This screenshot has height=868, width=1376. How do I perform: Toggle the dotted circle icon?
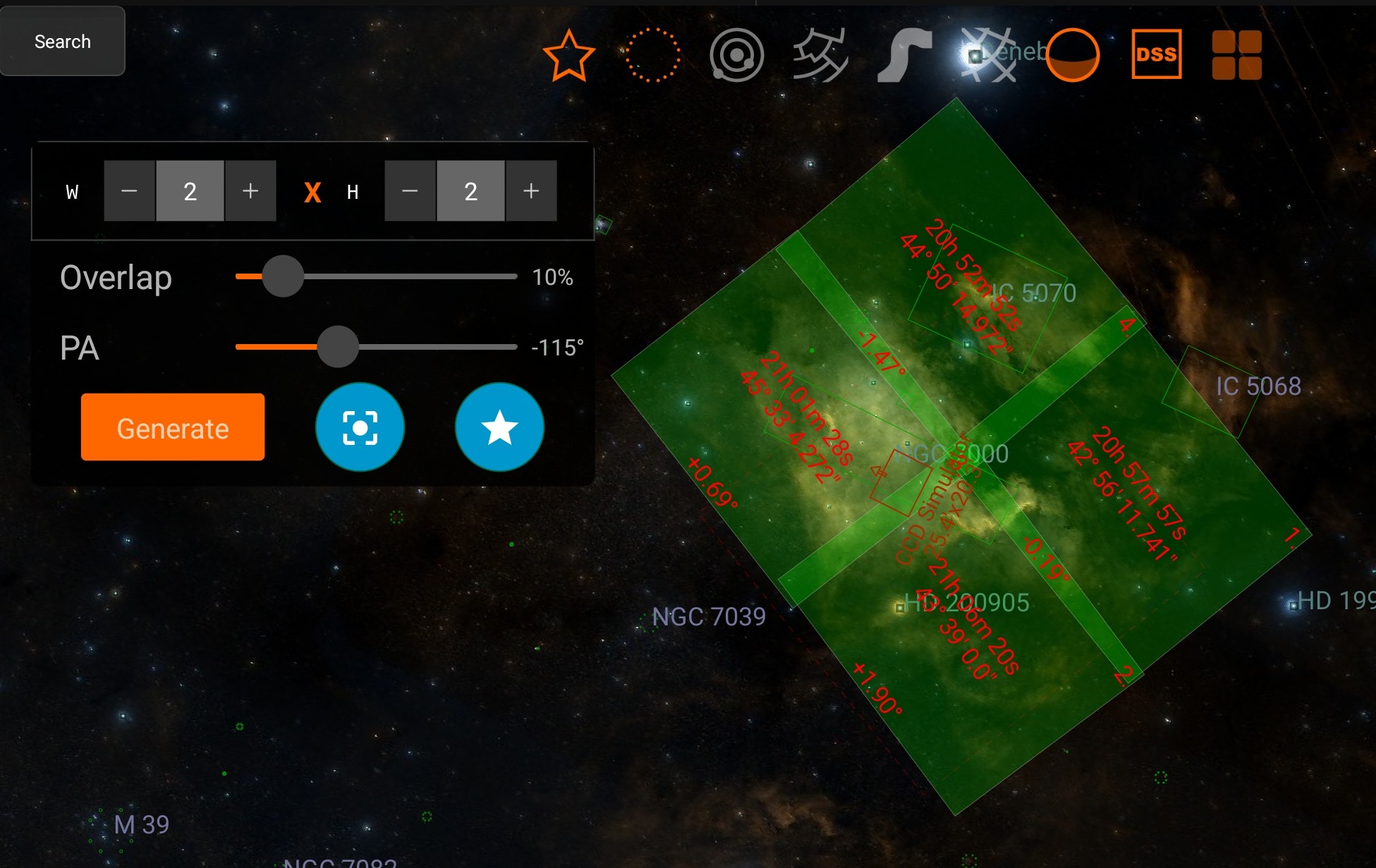(653, 55)
